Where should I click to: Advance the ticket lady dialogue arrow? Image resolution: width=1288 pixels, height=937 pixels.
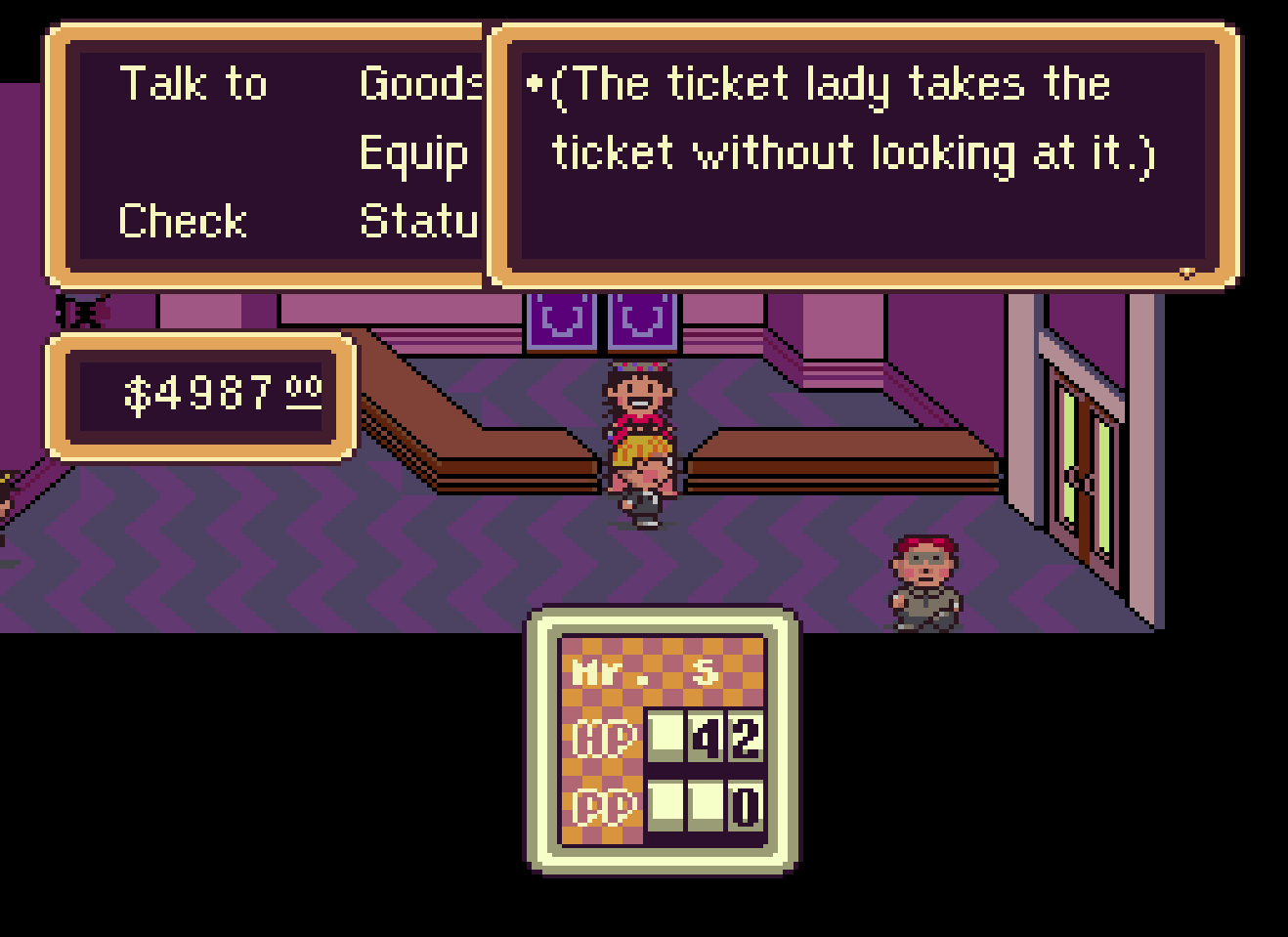(x=1187, y=273)
